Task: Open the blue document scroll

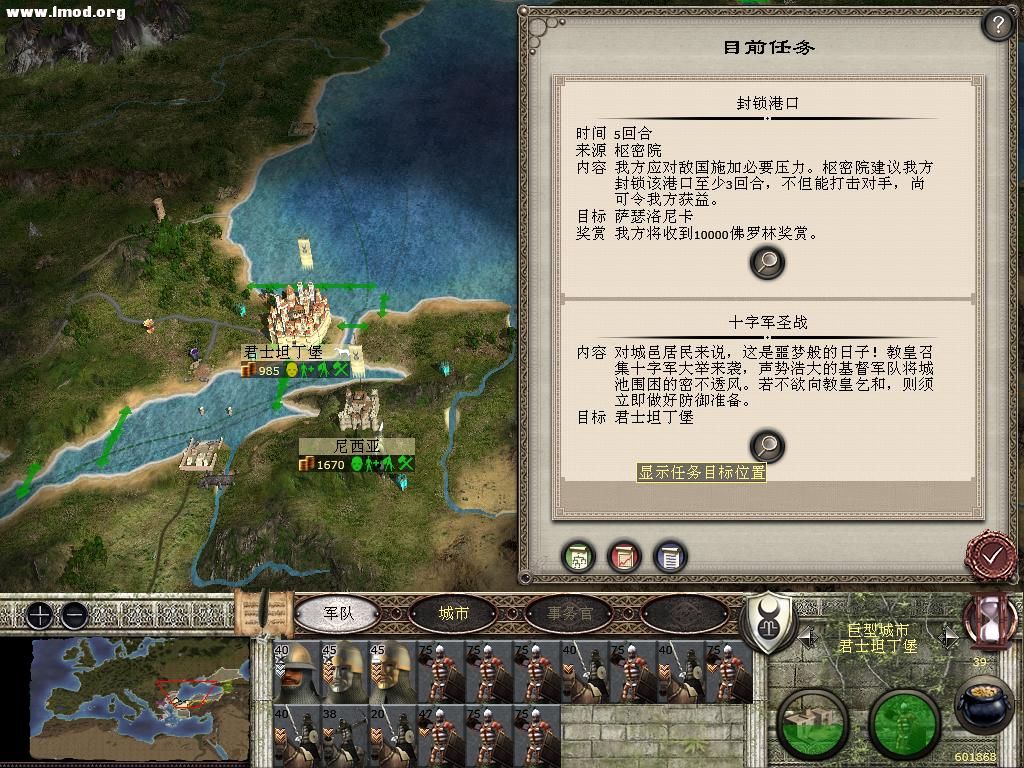Action: (x=669, y=556)
